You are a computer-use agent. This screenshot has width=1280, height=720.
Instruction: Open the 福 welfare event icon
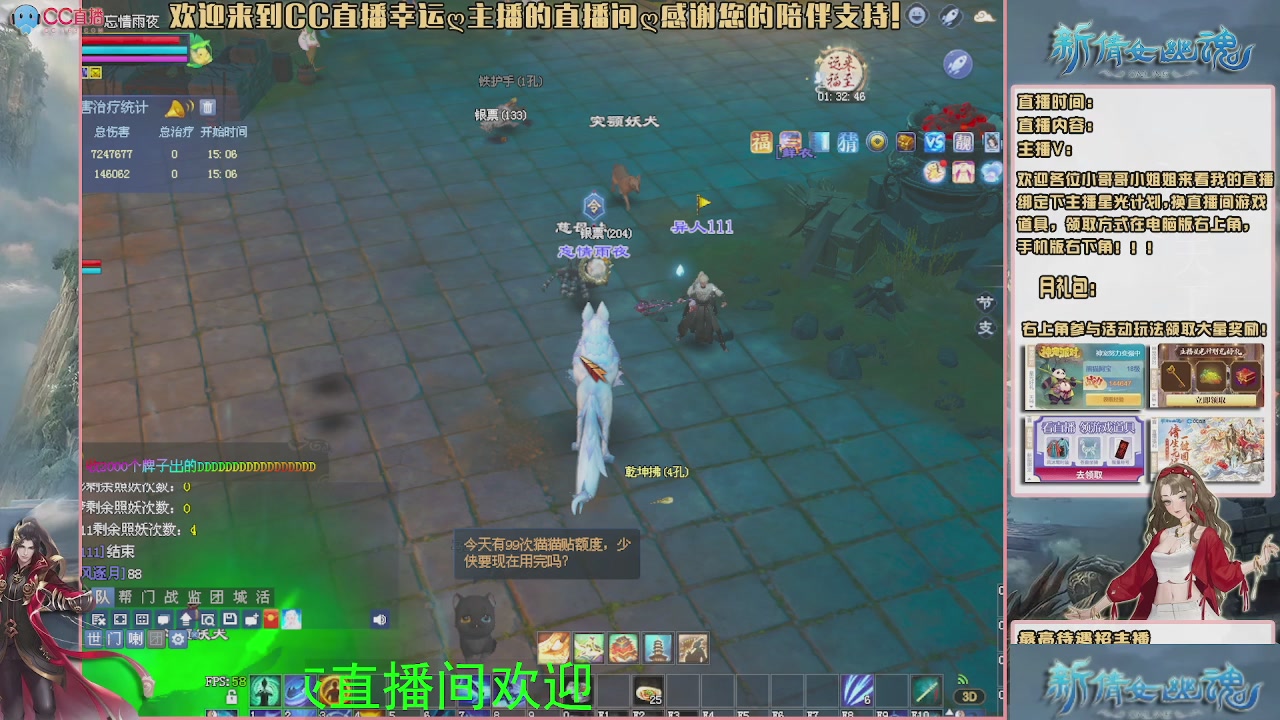pos(761,141)
